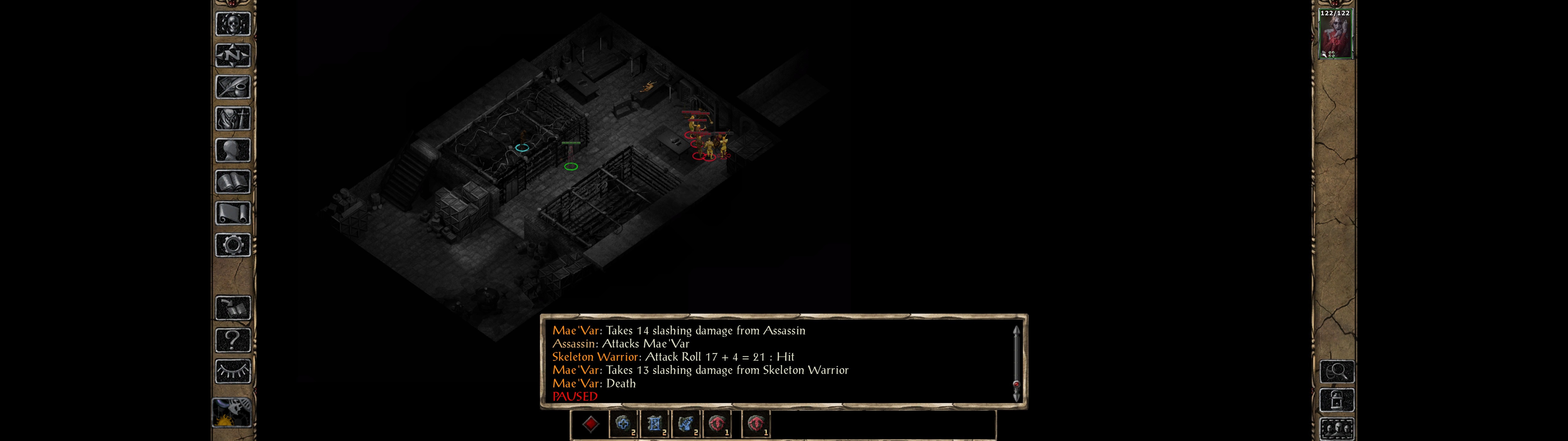Image resolution: width=1568 pixels, height=441 pixels.
Task: Click the closed eye rest button
Action: click(232, 371)
